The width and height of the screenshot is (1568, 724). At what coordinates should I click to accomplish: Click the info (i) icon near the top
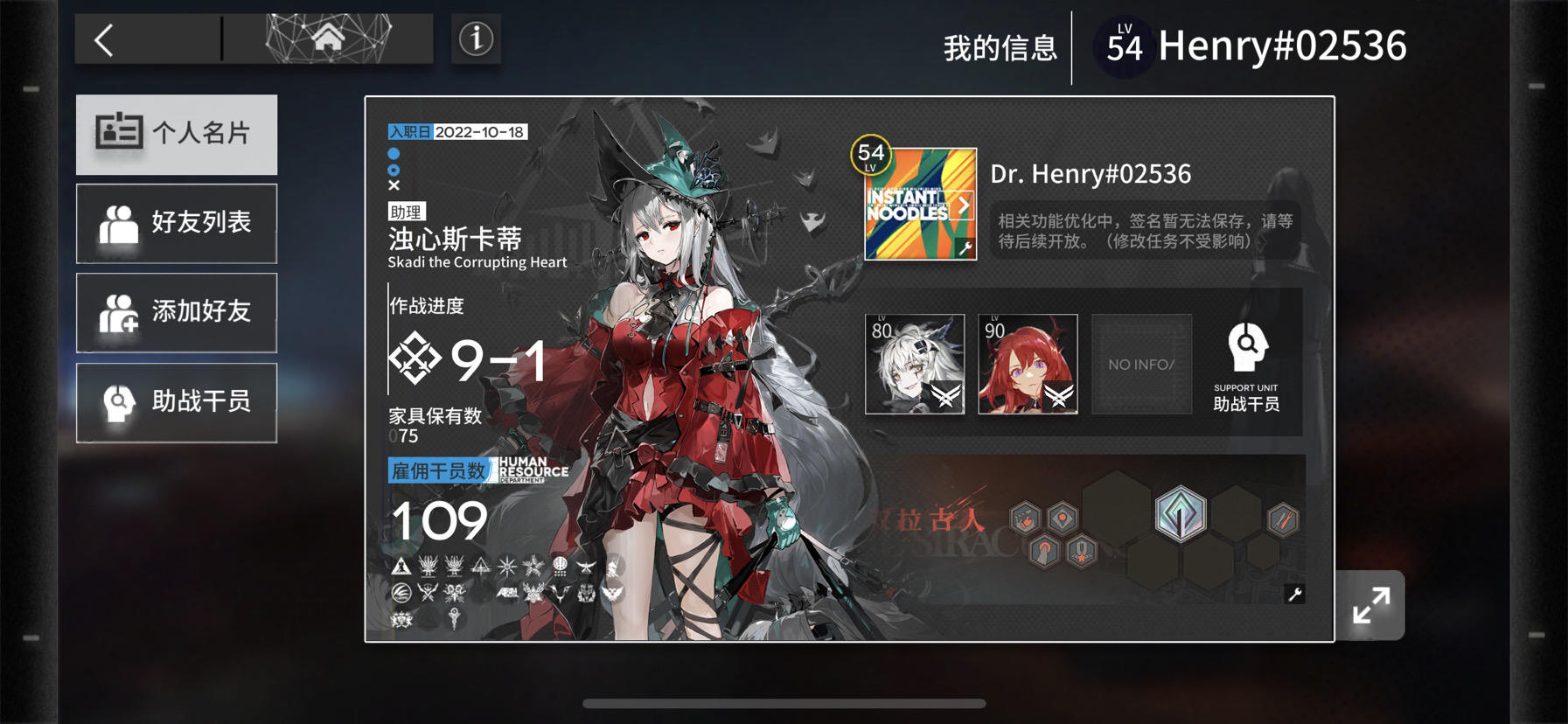[475, 38]
